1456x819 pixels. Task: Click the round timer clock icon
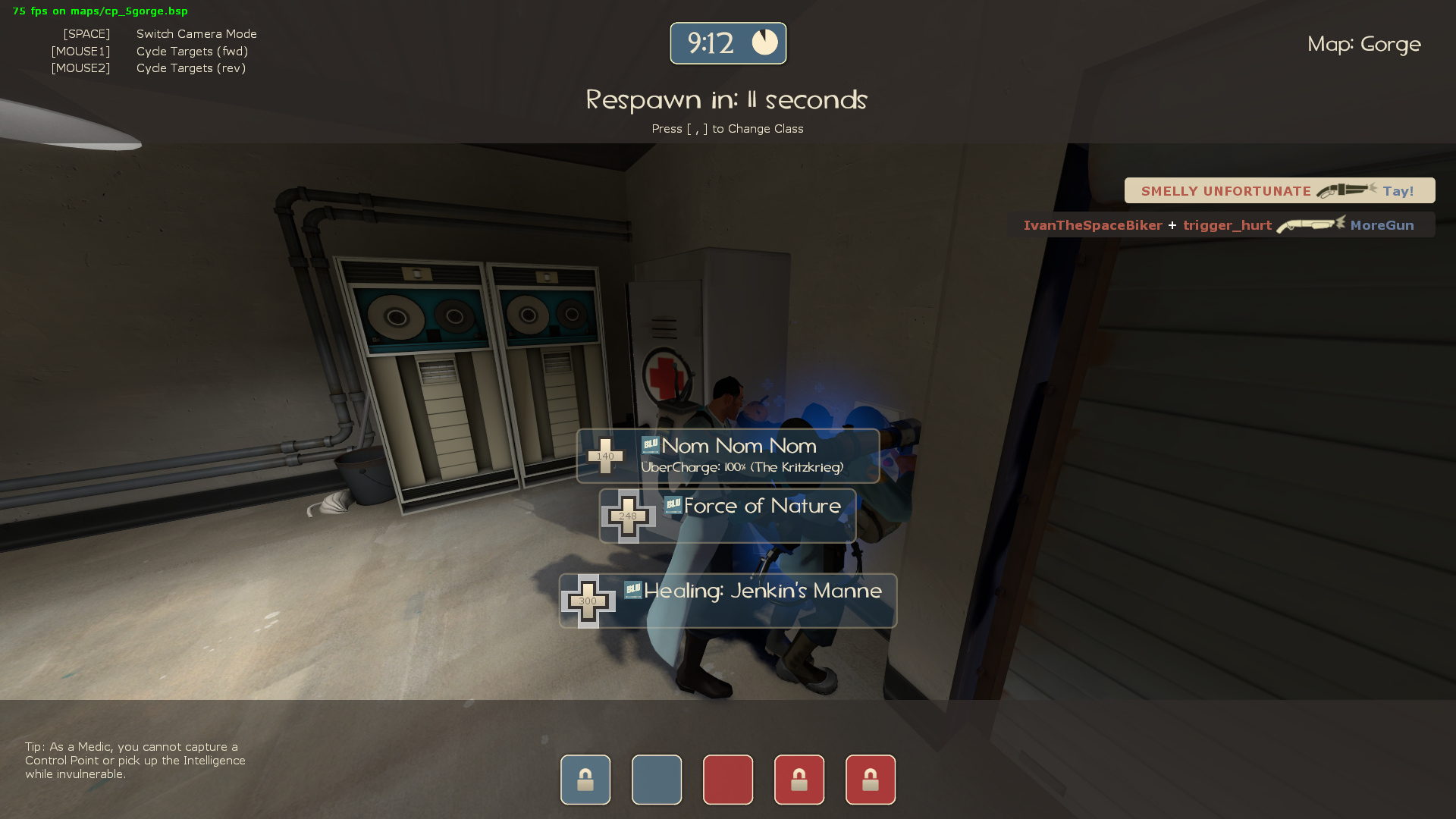[765, 42]
